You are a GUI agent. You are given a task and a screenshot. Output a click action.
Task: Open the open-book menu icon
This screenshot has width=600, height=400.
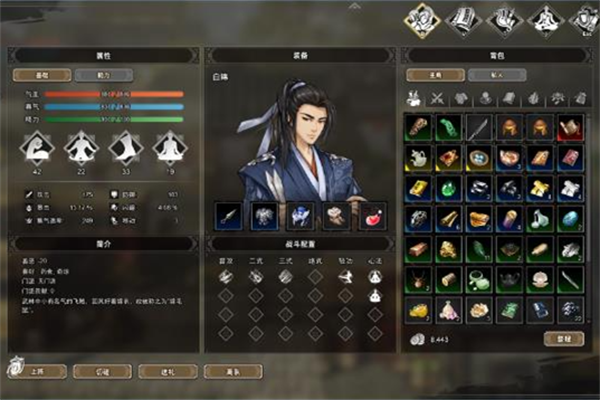pyautogui.click(x=464, y=18)
